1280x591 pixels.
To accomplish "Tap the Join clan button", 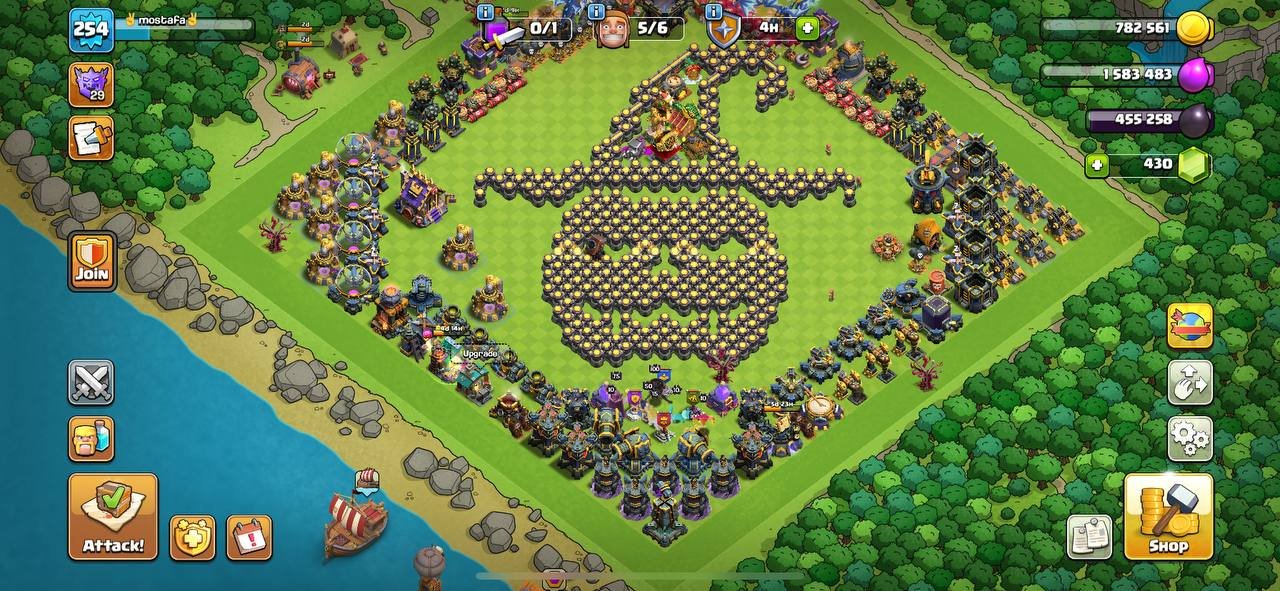I will 91,261.
